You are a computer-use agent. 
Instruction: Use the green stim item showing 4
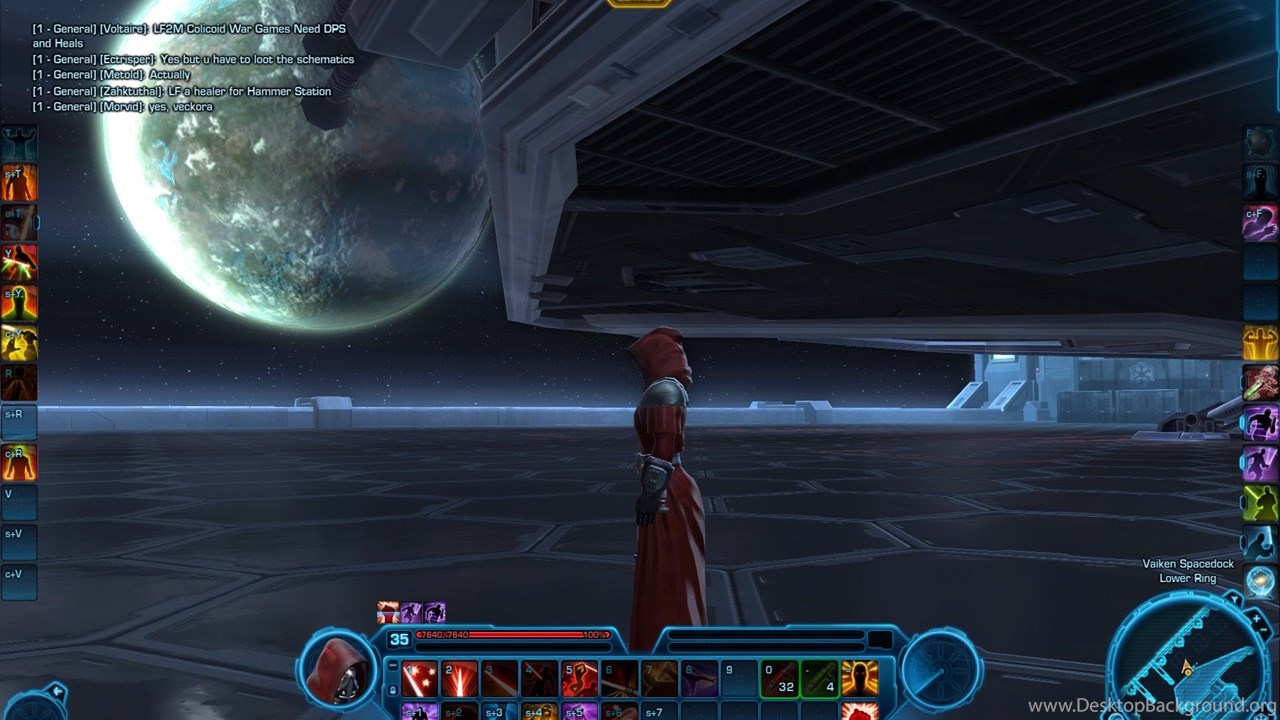(819, 679)
